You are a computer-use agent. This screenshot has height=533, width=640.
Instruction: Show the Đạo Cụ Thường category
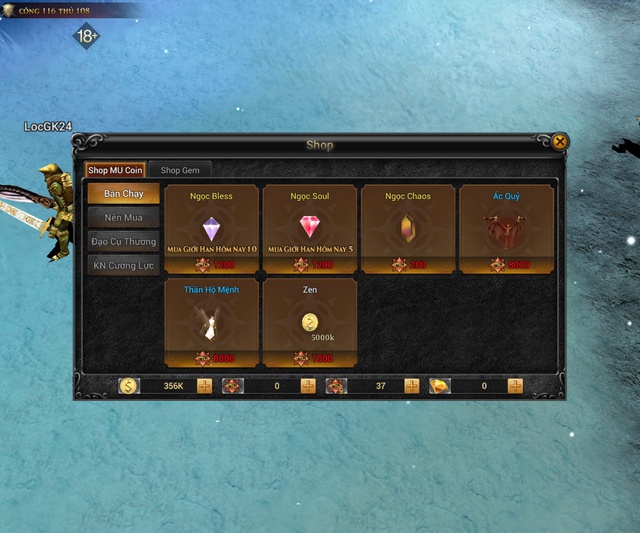click(x=123, y=241)
